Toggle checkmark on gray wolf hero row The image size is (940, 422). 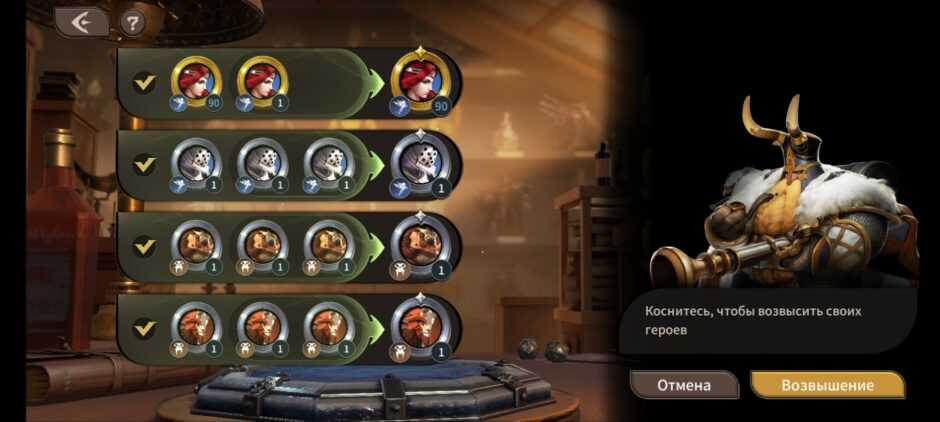pyautogui.click(x=145, y=163)
